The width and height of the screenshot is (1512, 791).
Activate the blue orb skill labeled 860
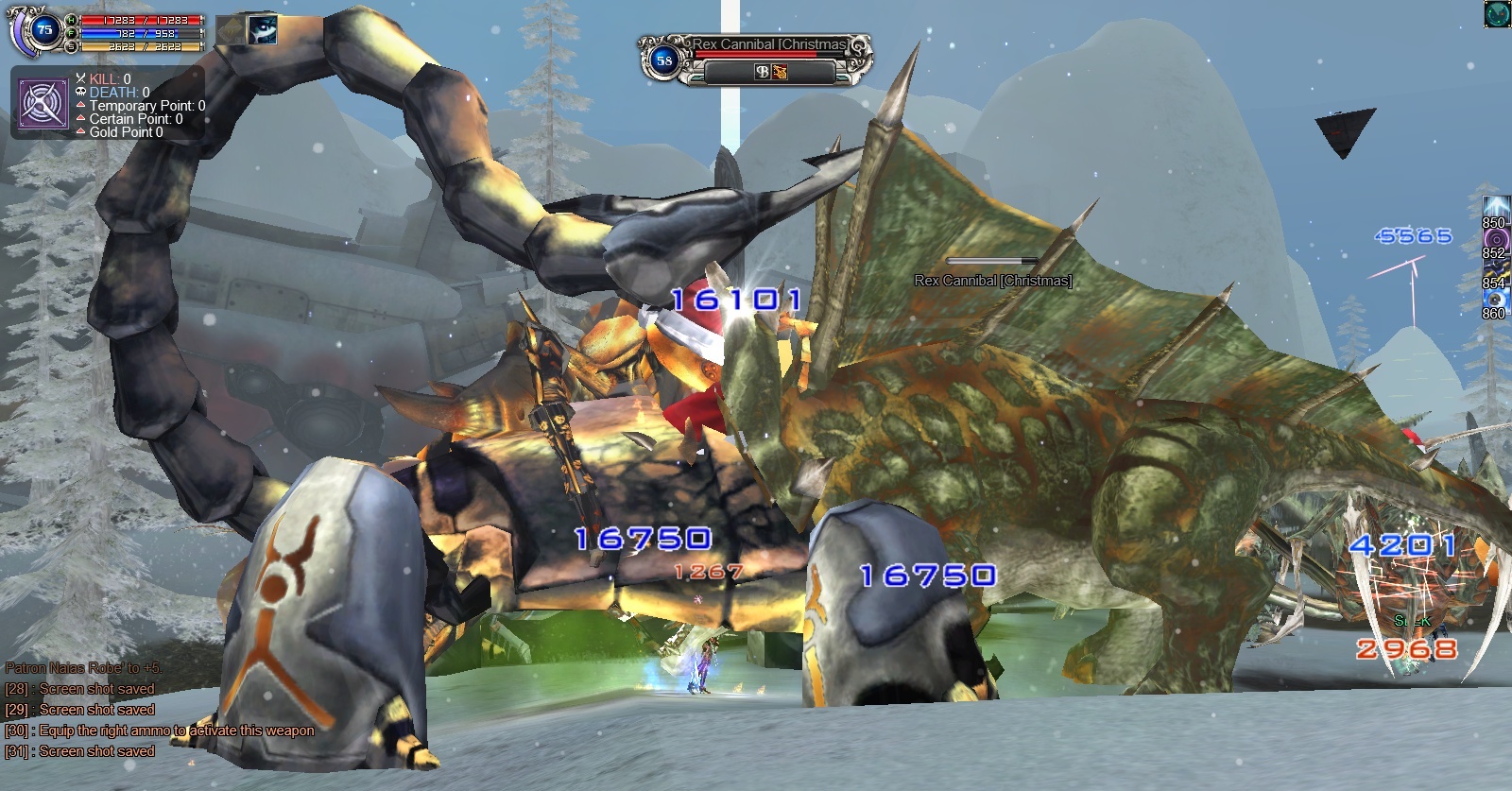1495,300
